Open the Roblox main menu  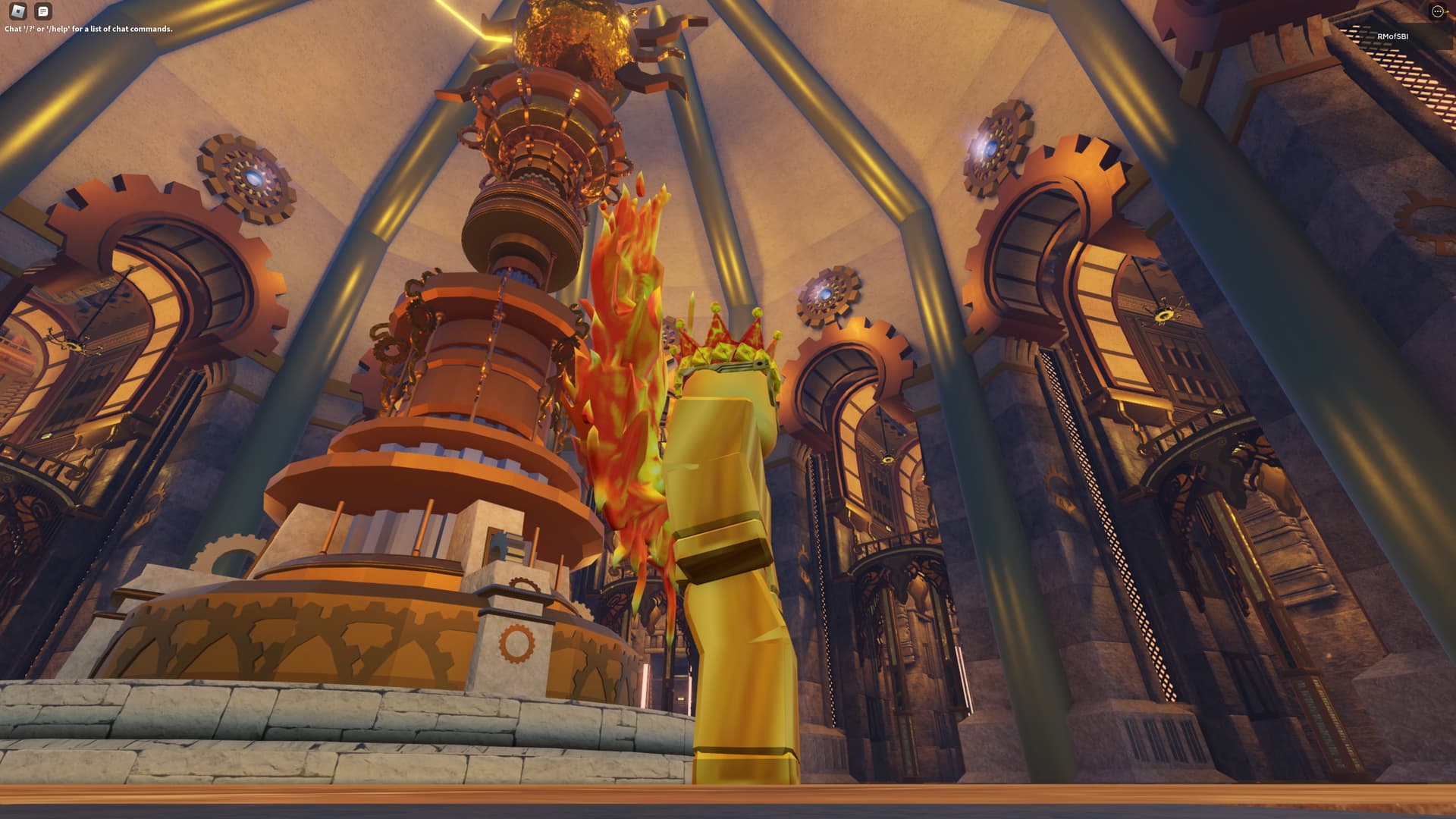(x=17, y=11)
